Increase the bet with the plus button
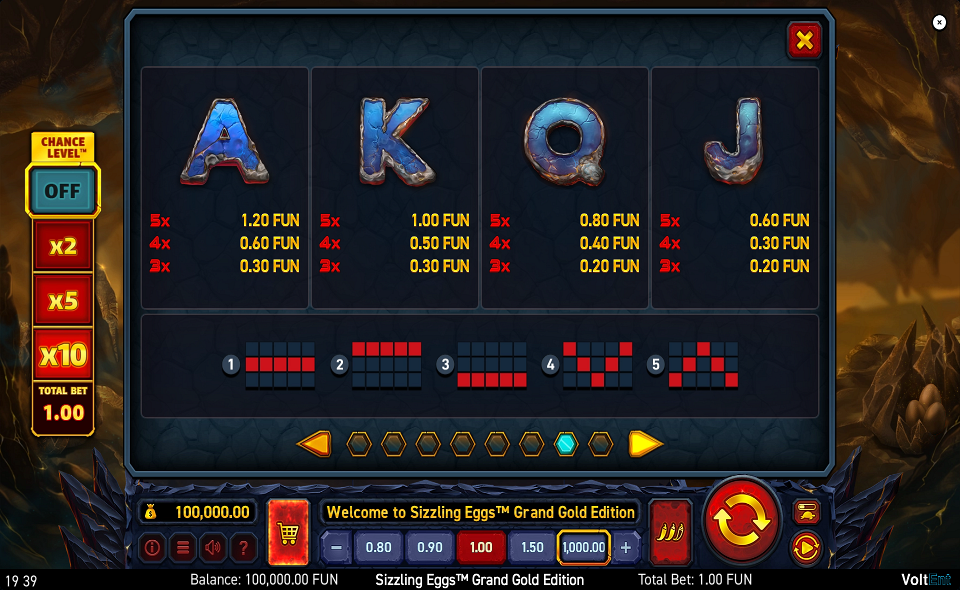Viewport: 960px width, 590px height. tap(626, 547)
